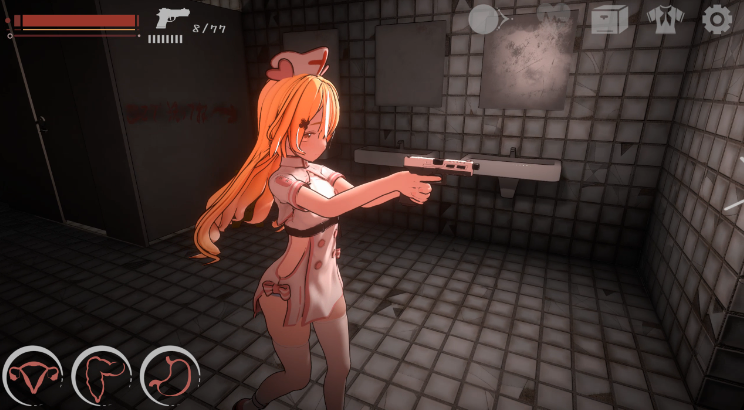Open the settings gear menu
The image size is (744, 410).
[x=716, y=19]
